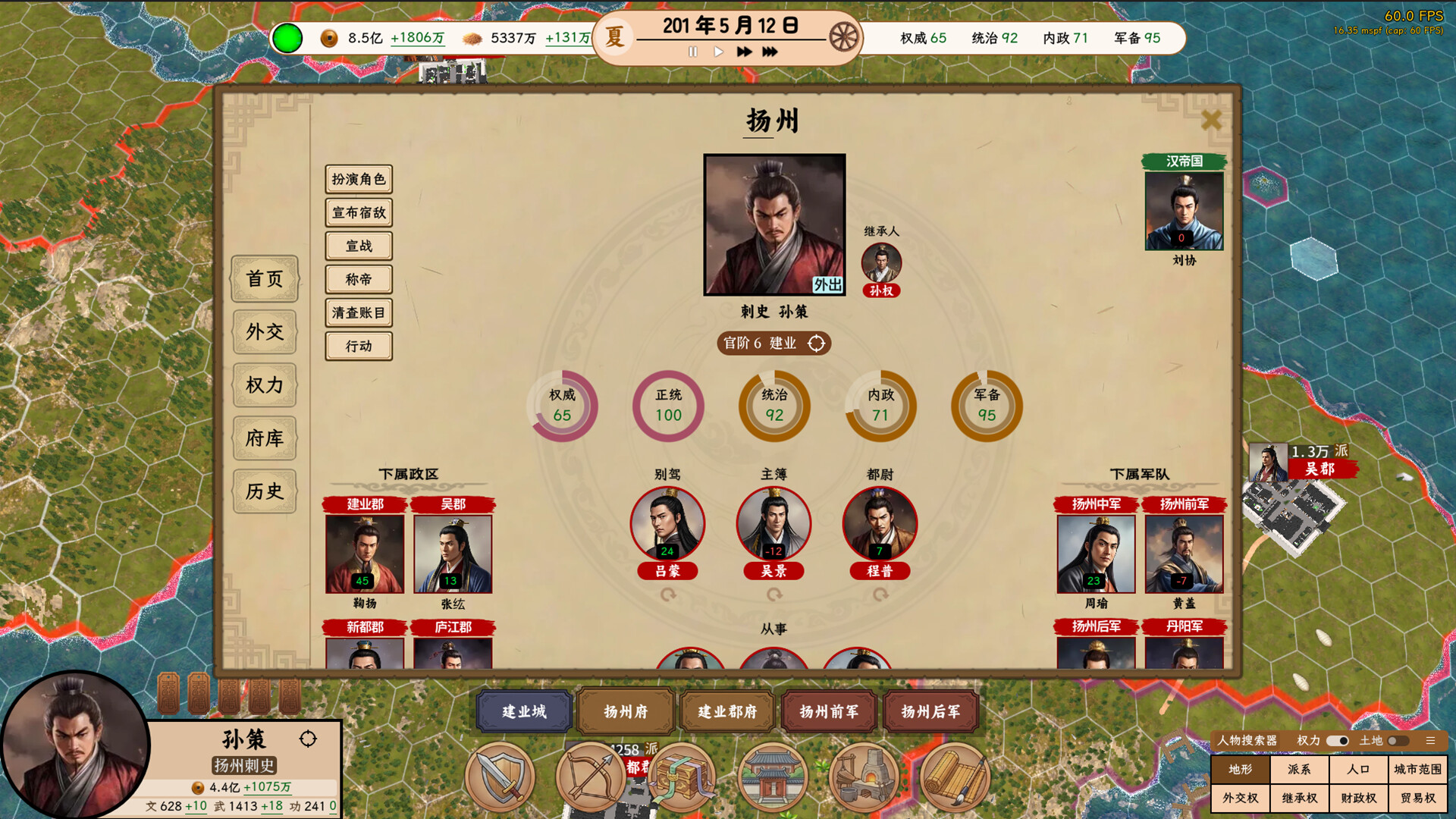Pause the game time
The width and height of the screenshot is (1456, 819).
click(692, 52)
